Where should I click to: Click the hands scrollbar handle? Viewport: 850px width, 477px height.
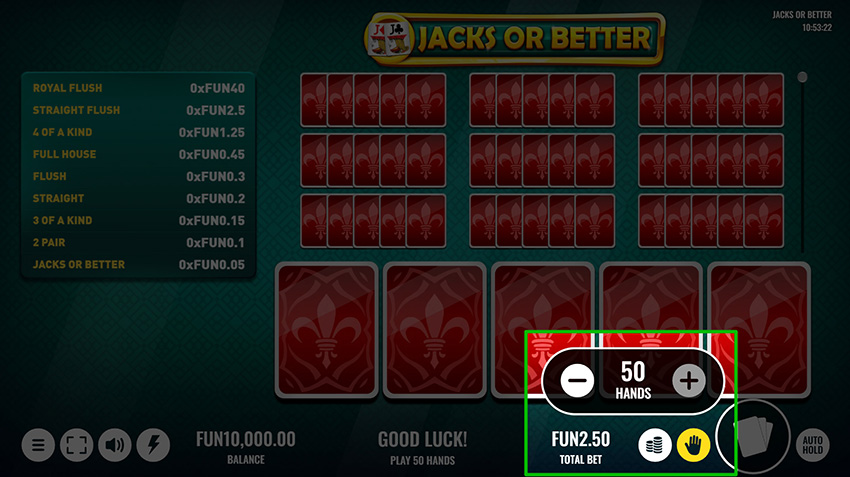[x=802, y=77]
